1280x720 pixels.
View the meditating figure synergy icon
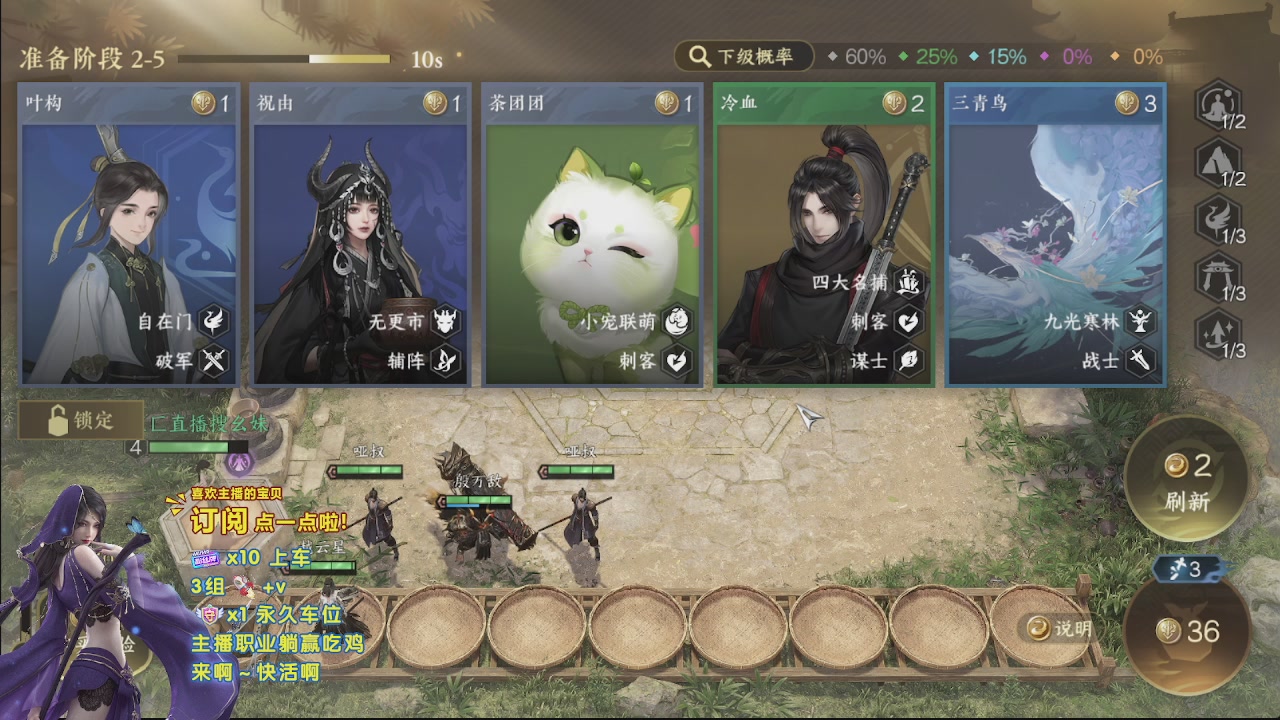point(1218,102)
